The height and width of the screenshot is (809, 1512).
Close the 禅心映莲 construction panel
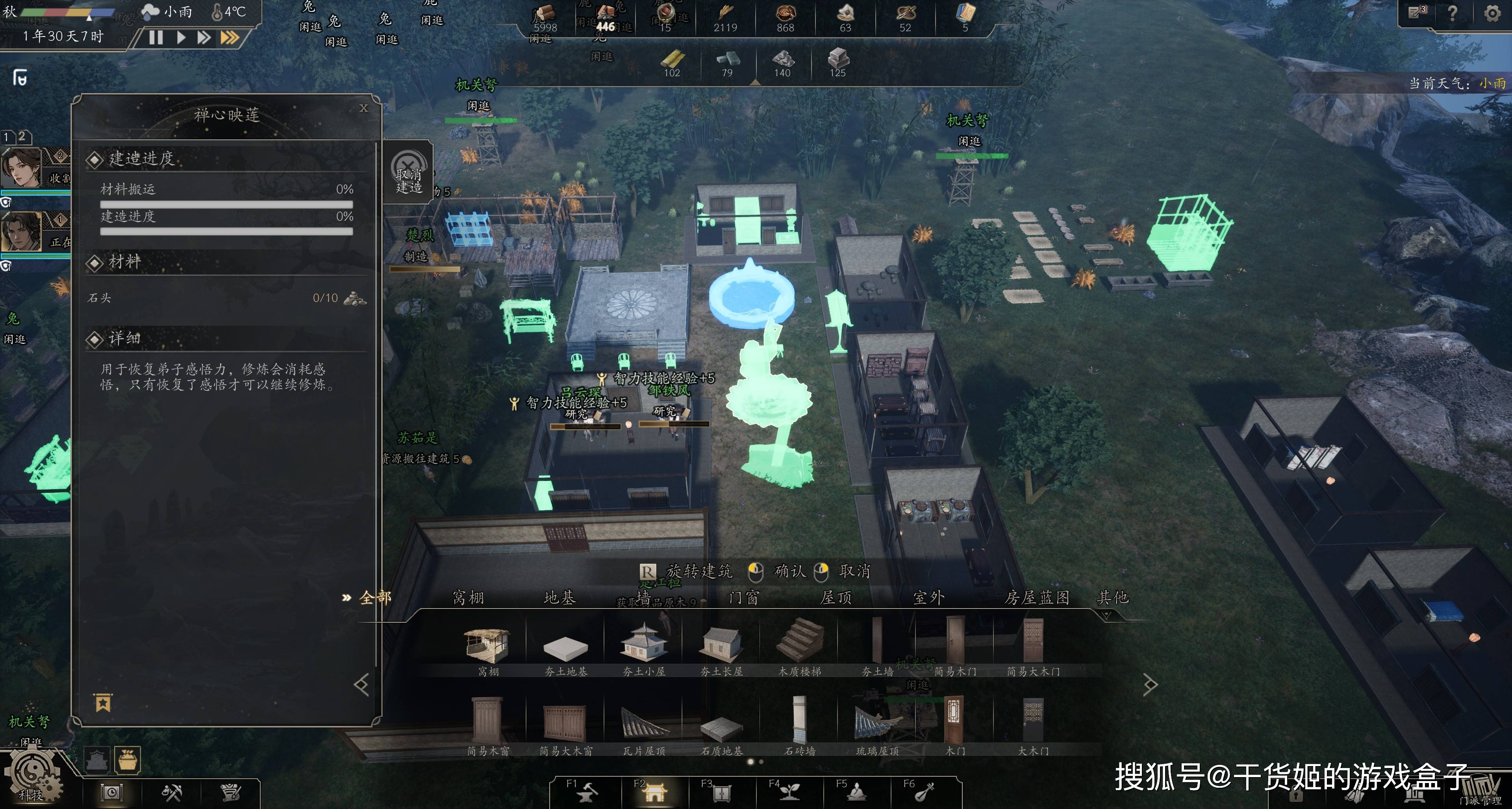pyautogui.click(x=363, y=108)
